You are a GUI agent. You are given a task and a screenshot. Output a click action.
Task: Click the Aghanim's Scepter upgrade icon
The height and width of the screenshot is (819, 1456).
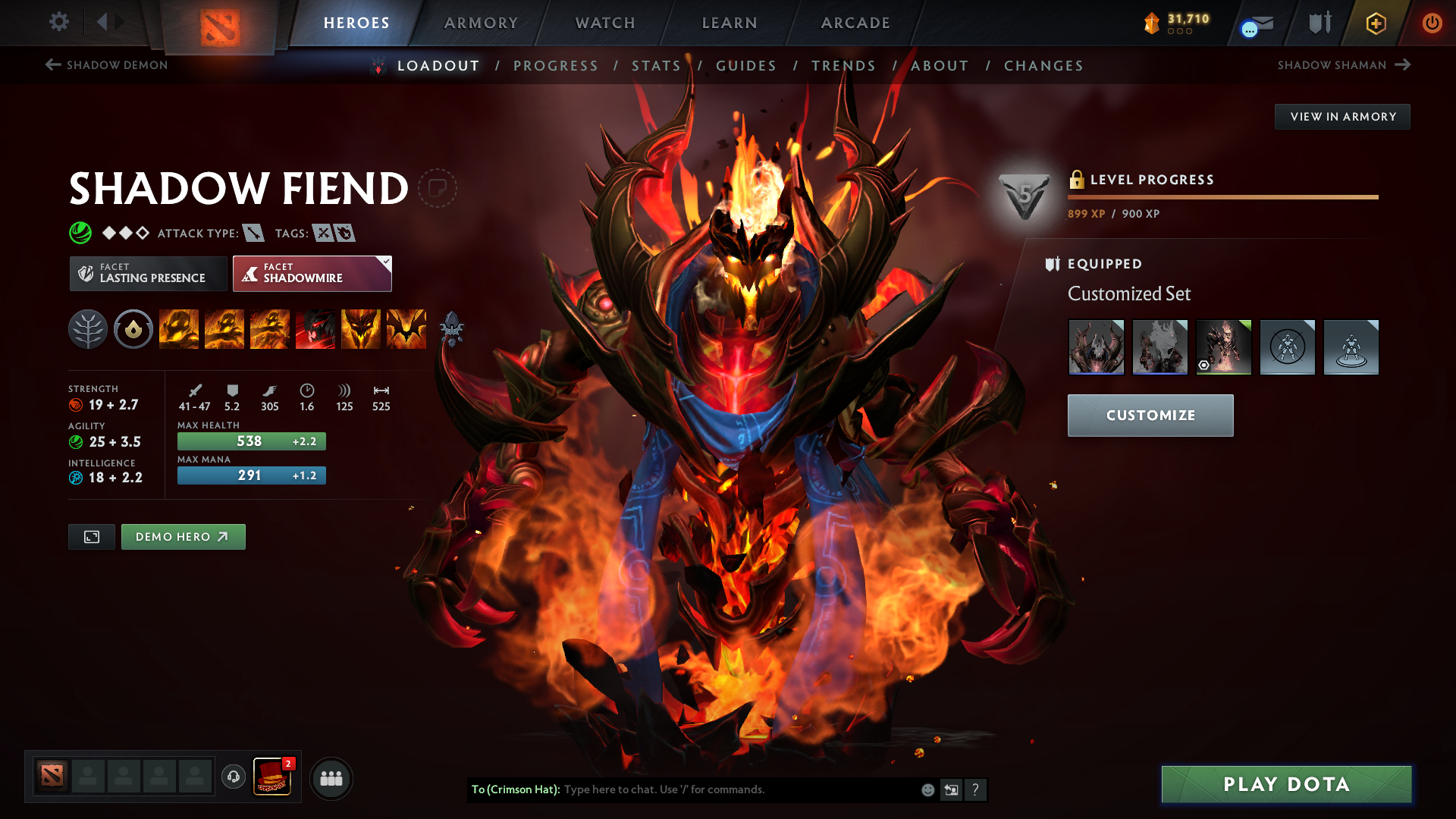[x=453, y=329]
